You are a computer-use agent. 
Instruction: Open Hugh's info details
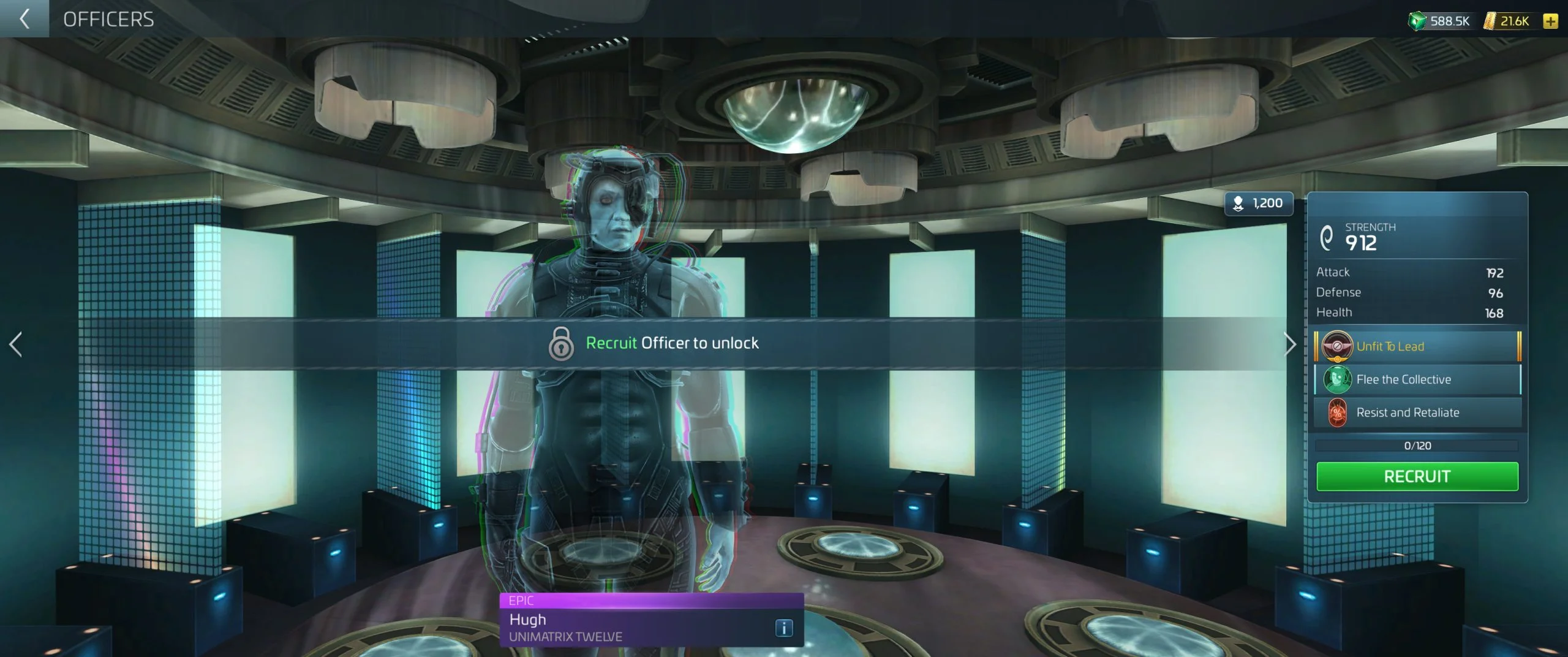pos(784,628)
